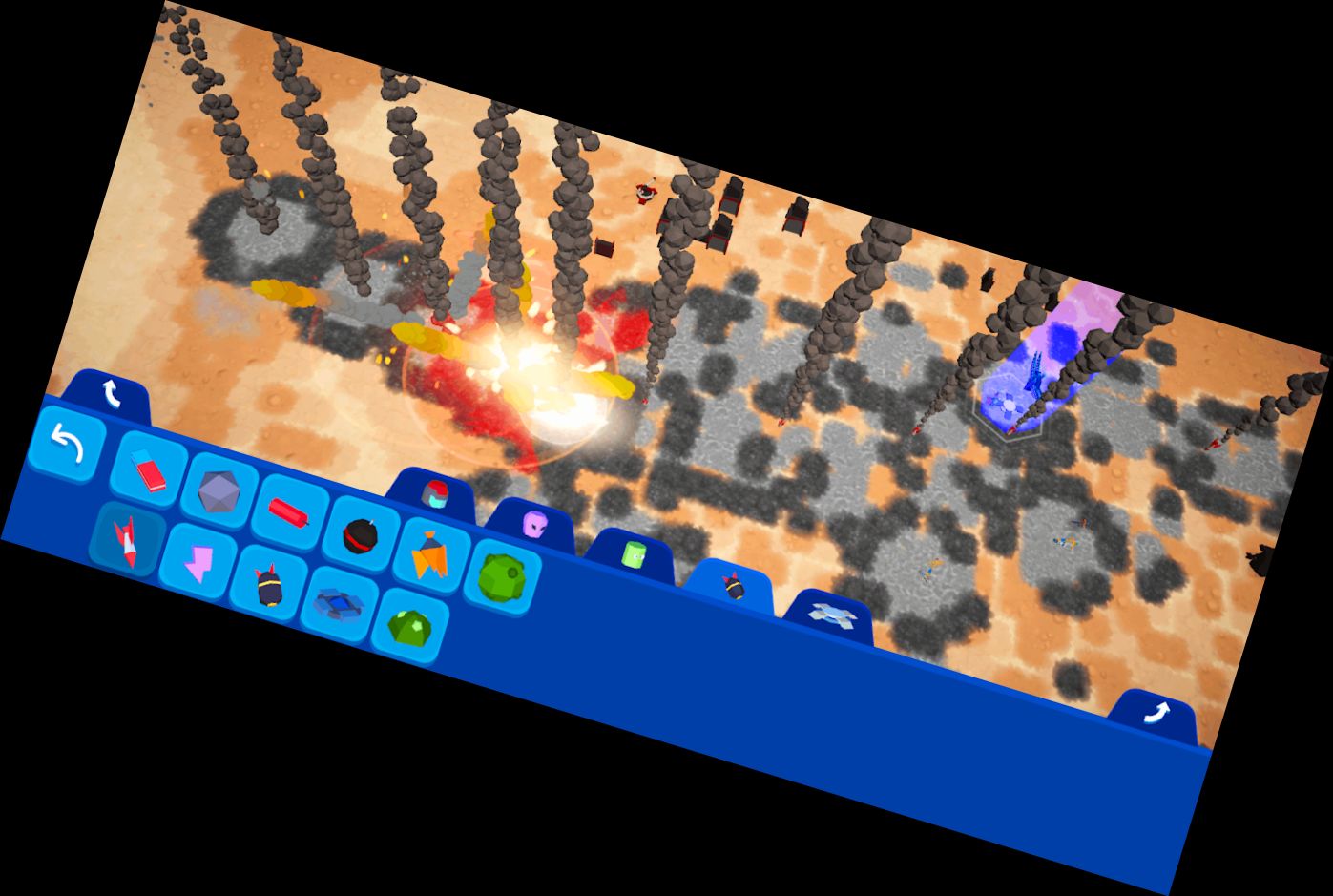Click the upward arrow tab at top left
The width and height of the screenshot is (1333, 896).
tap(114, 391)
